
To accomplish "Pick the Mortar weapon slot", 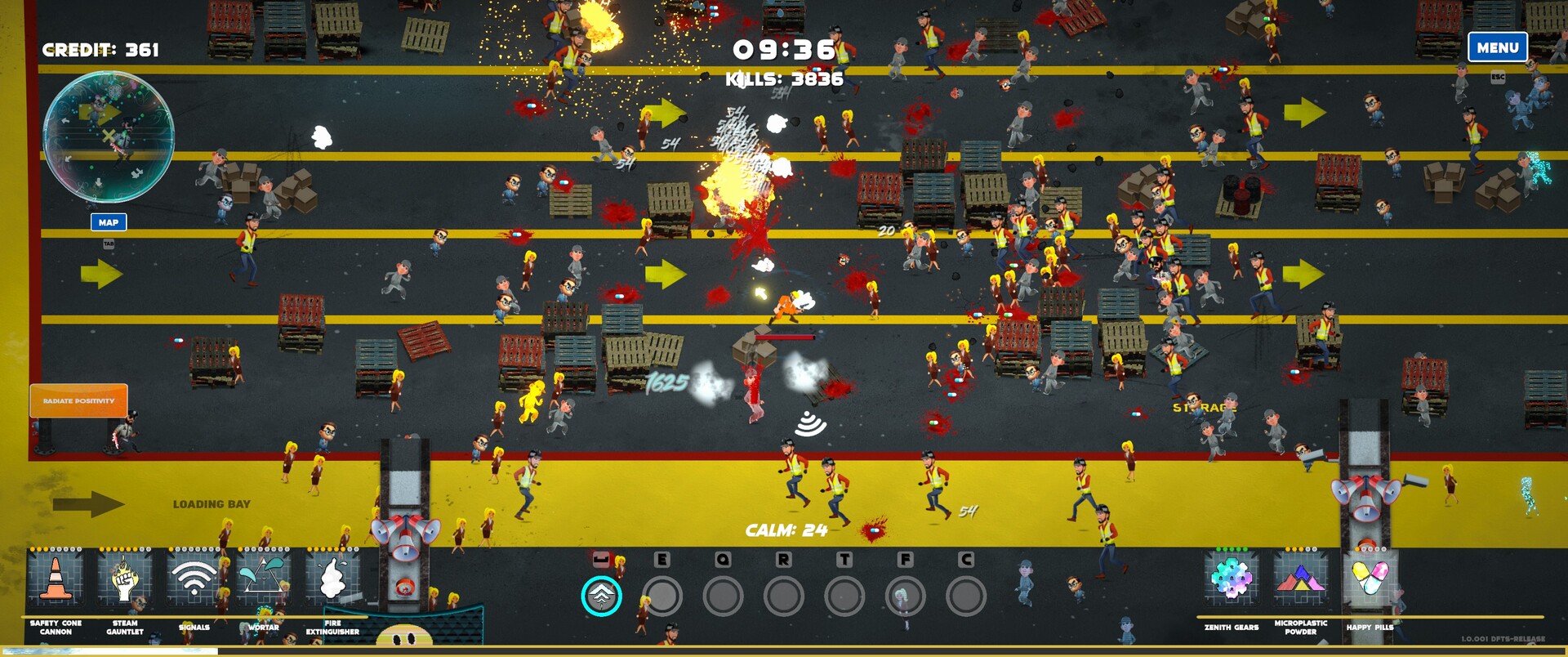I will (263, 579).
